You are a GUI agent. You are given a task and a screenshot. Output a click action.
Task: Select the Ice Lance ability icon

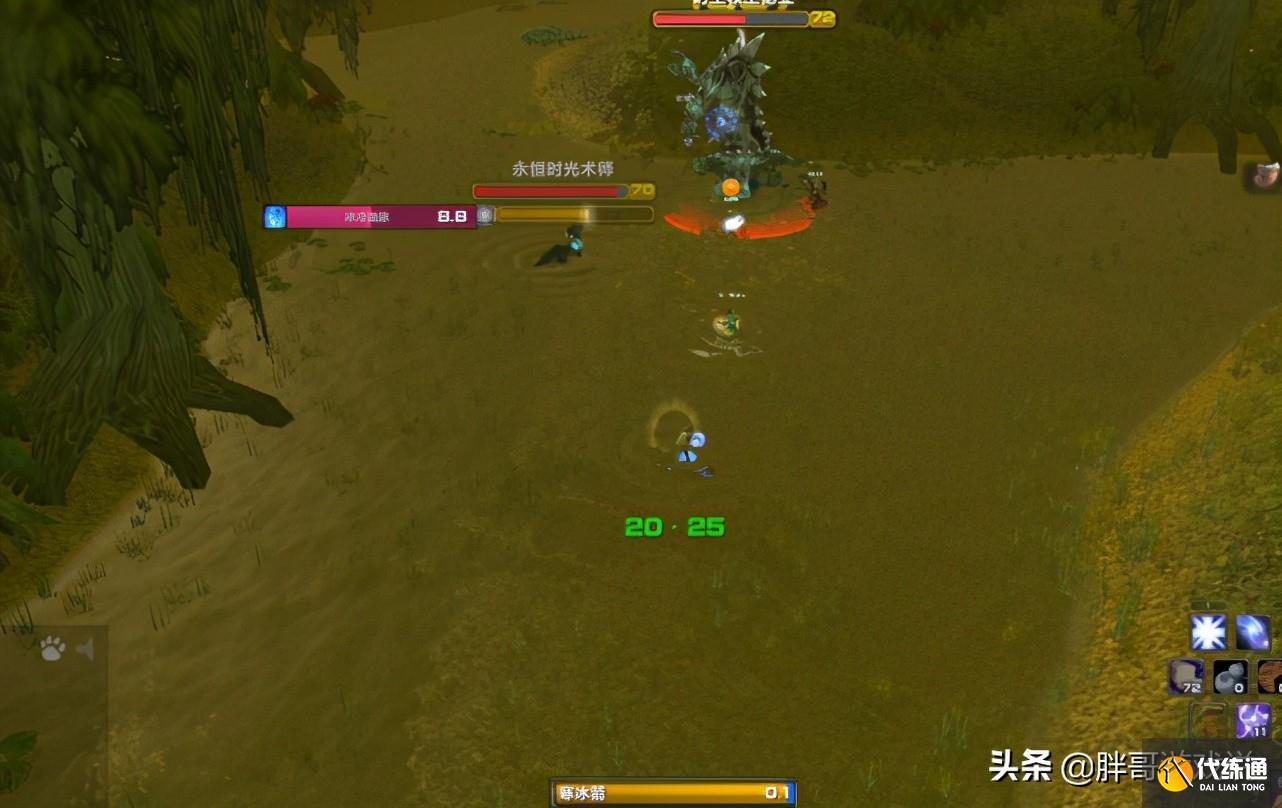[1209, 632]
